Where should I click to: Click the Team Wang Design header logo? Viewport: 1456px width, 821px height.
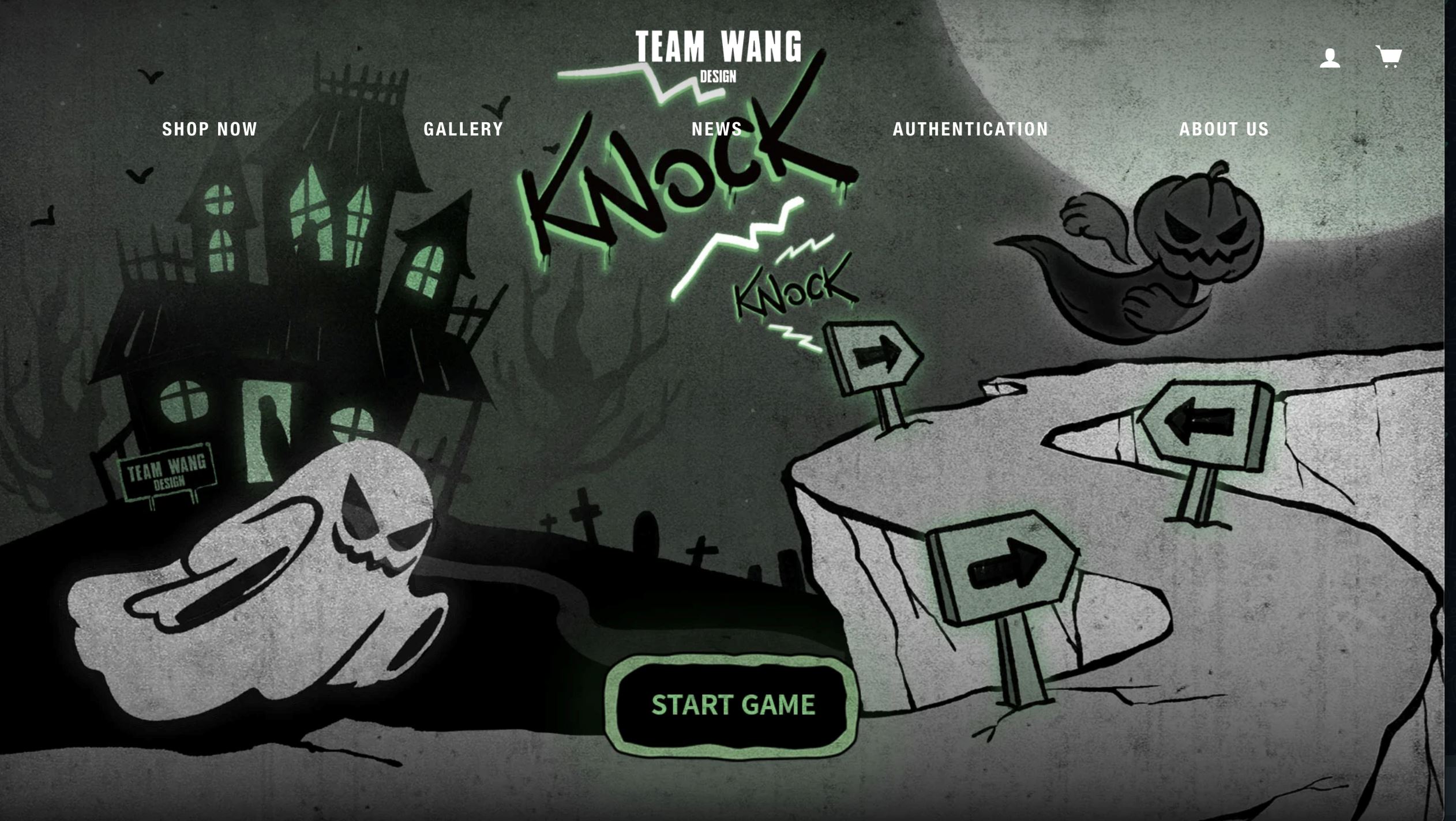(x=718, y=56)
